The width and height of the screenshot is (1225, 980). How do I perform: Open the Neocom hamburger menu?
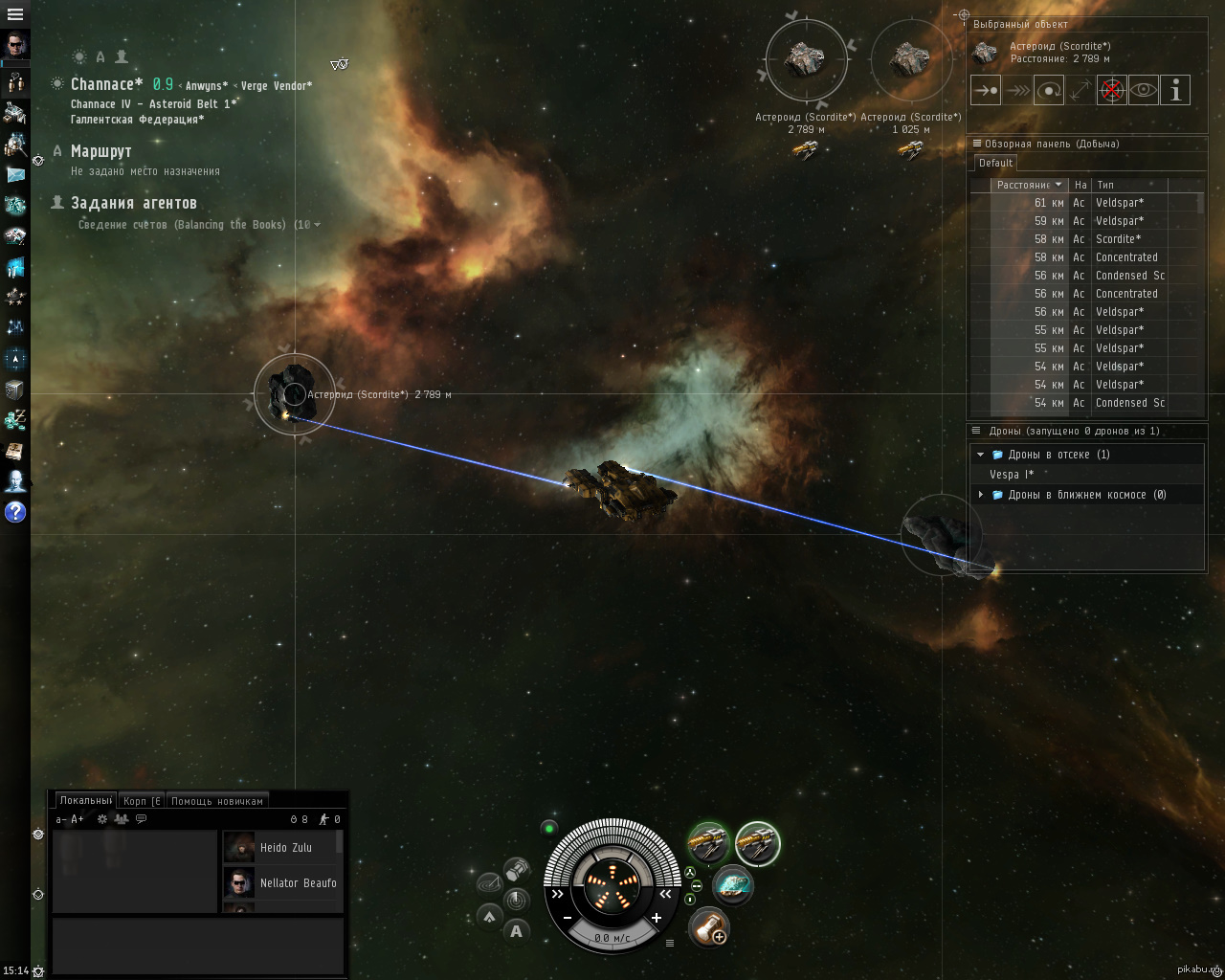click(x=15, y=14)
